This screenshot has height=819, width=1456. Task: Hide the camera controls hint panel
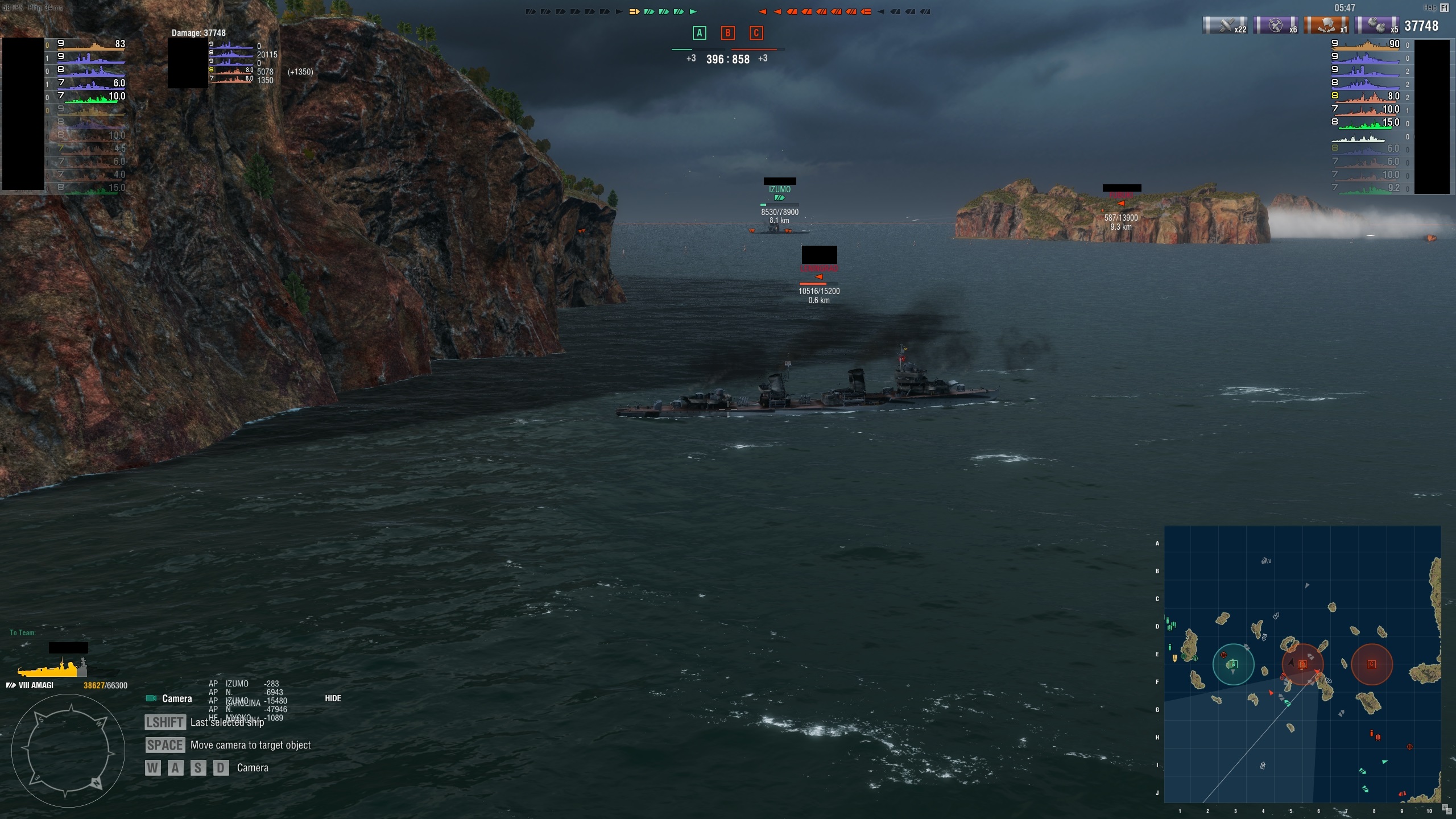(x=333, y=698)
